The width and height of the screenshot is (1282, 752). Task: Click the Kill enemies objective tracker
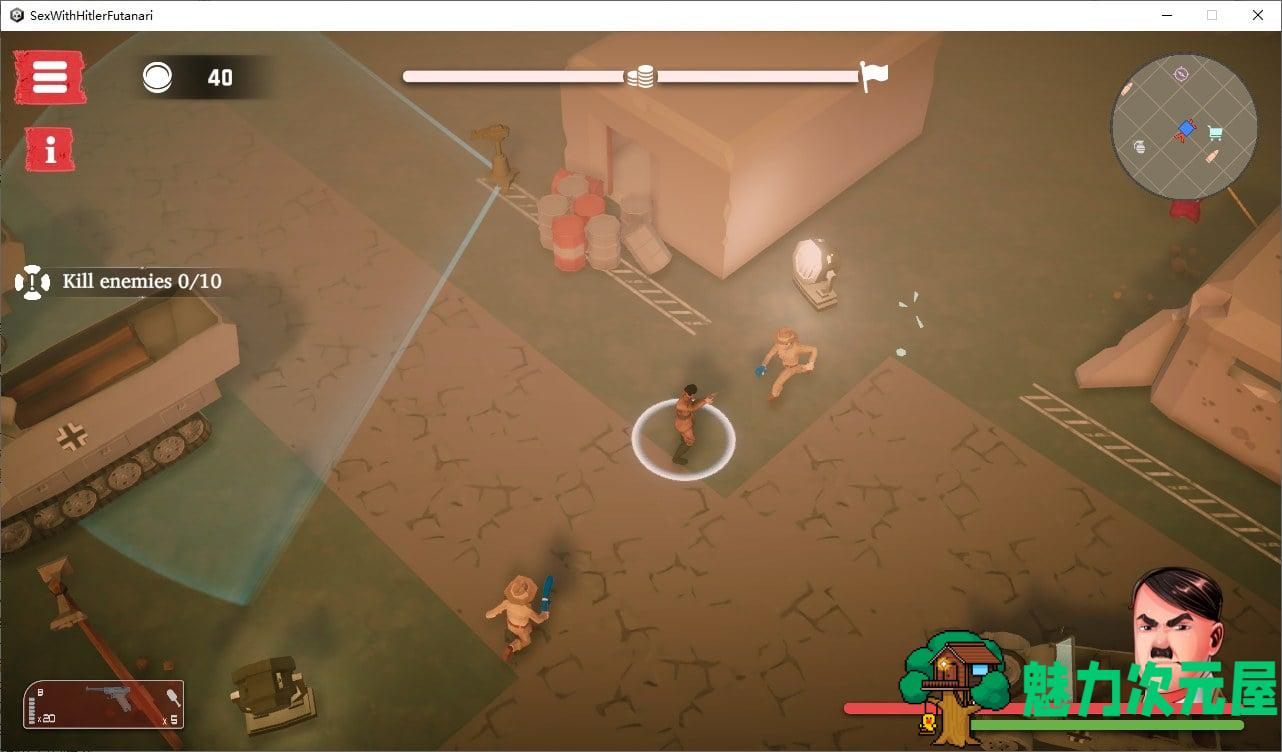point(120,282)
